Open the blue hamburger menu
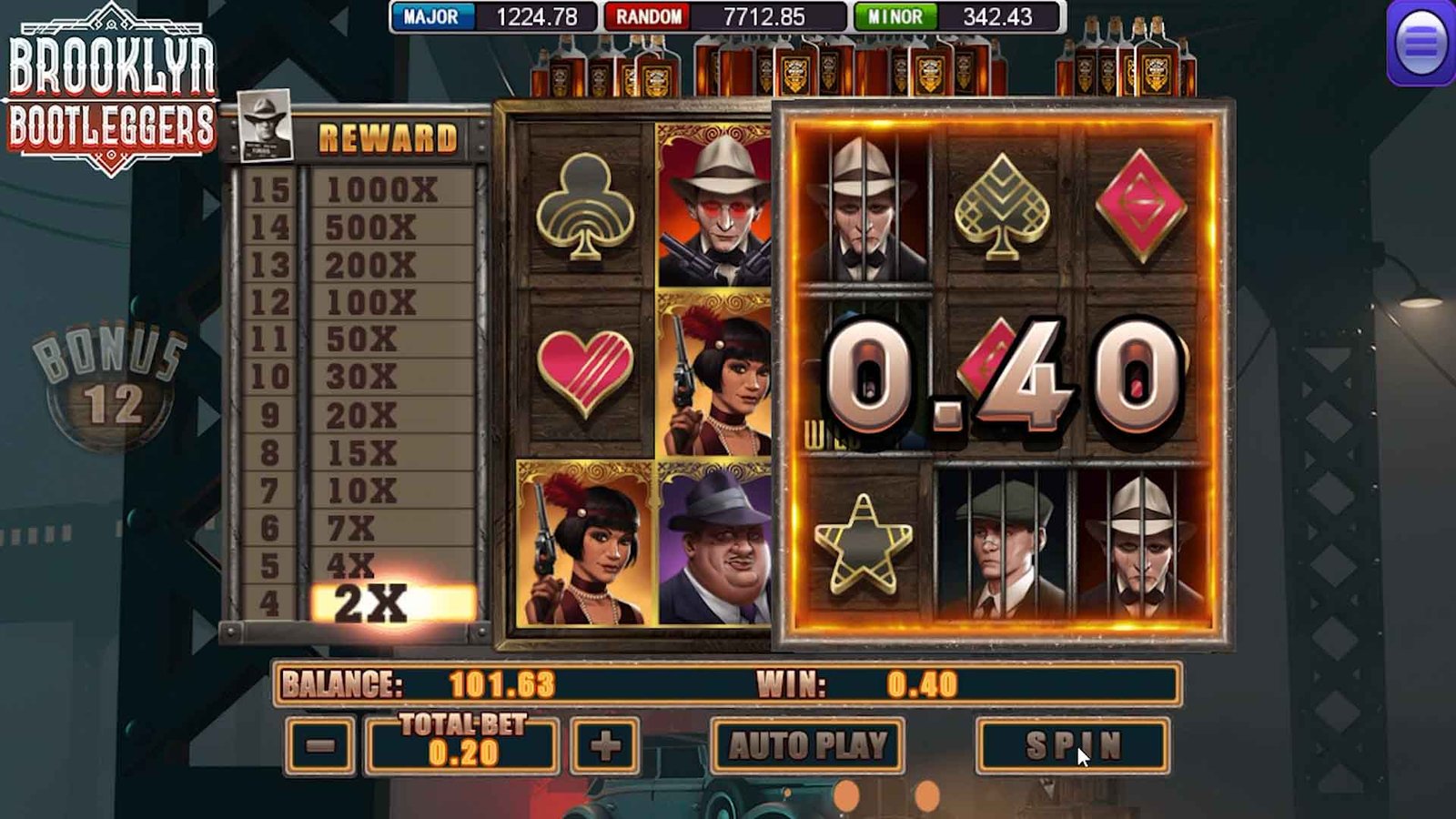This screenshot has width=1456, height=819. [x=1421, y=43]
